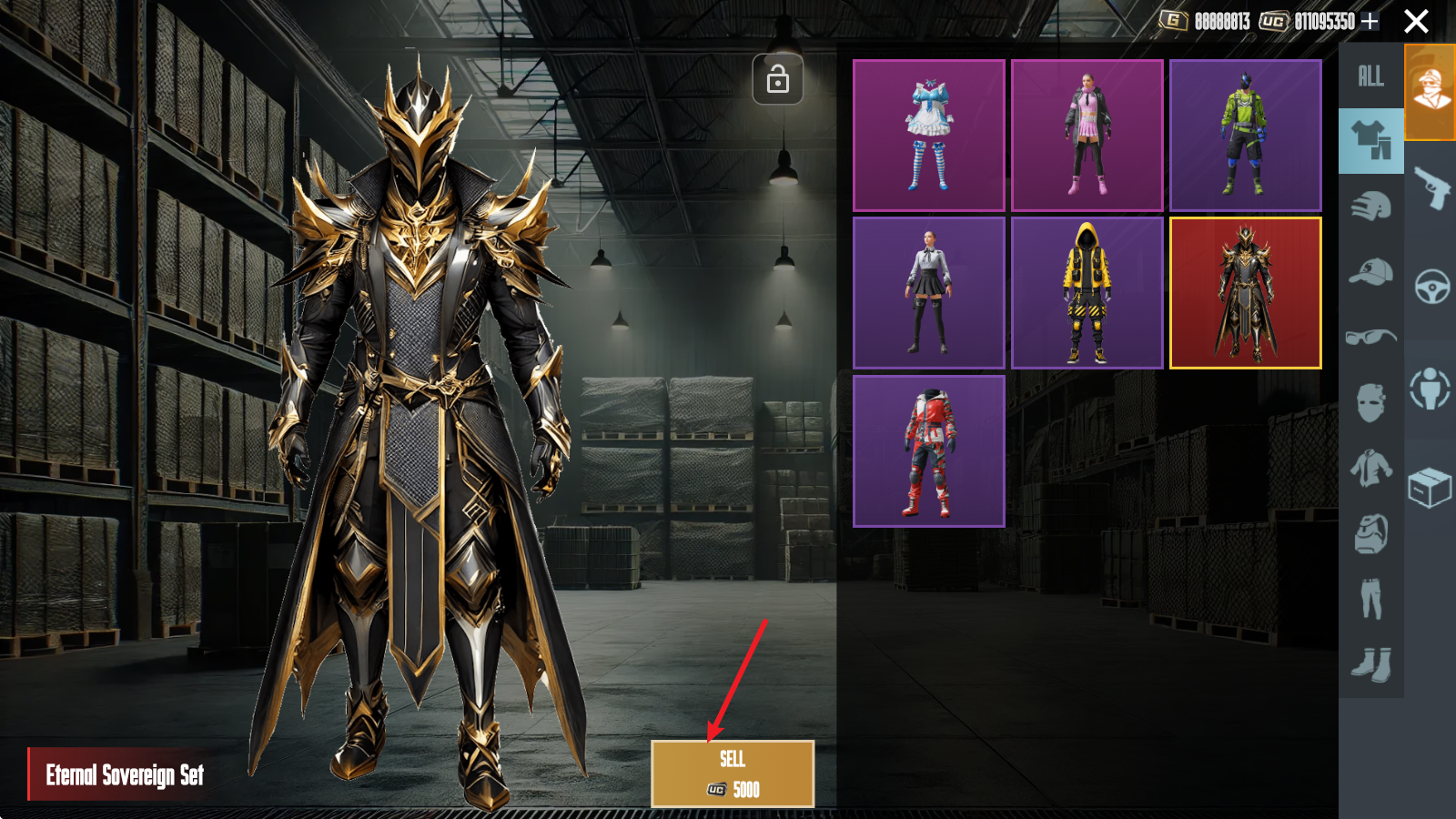Select the green hoodie outfit
Viewport: 1456px width, 819px height.
tap(1245, 136)
